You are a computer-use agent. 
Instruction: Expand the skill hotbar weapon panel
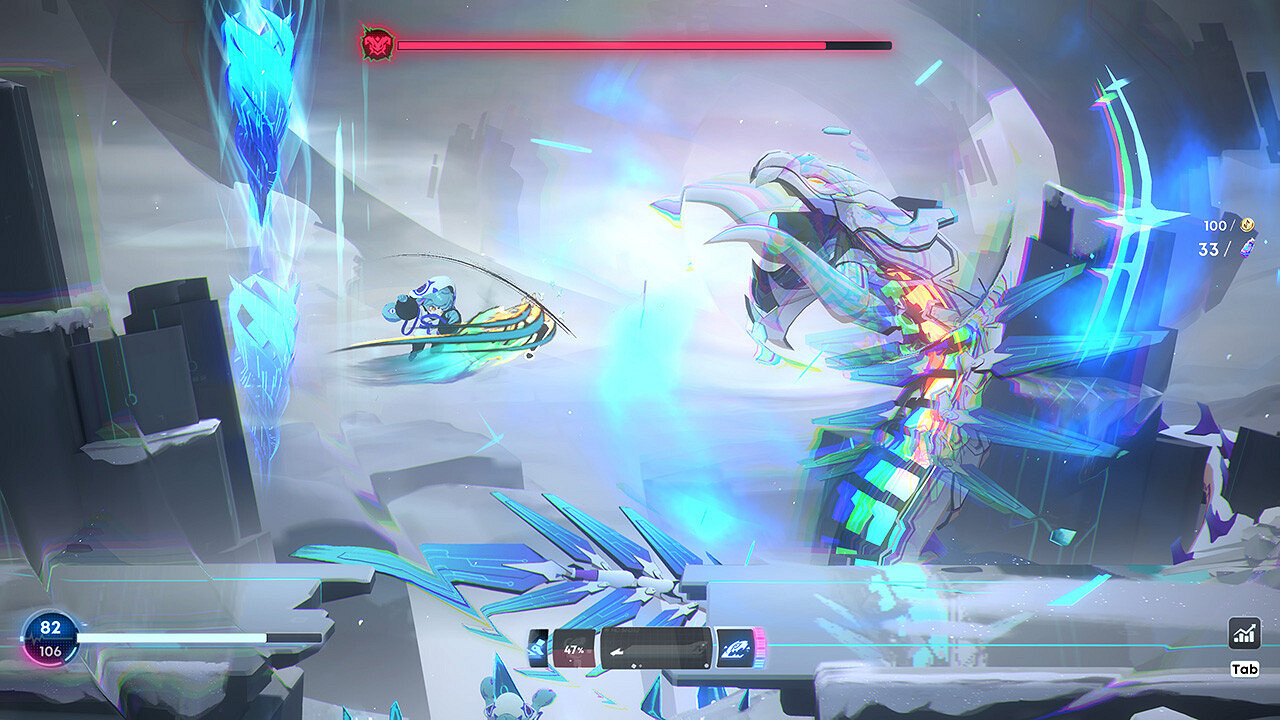[x=655, y=648]
